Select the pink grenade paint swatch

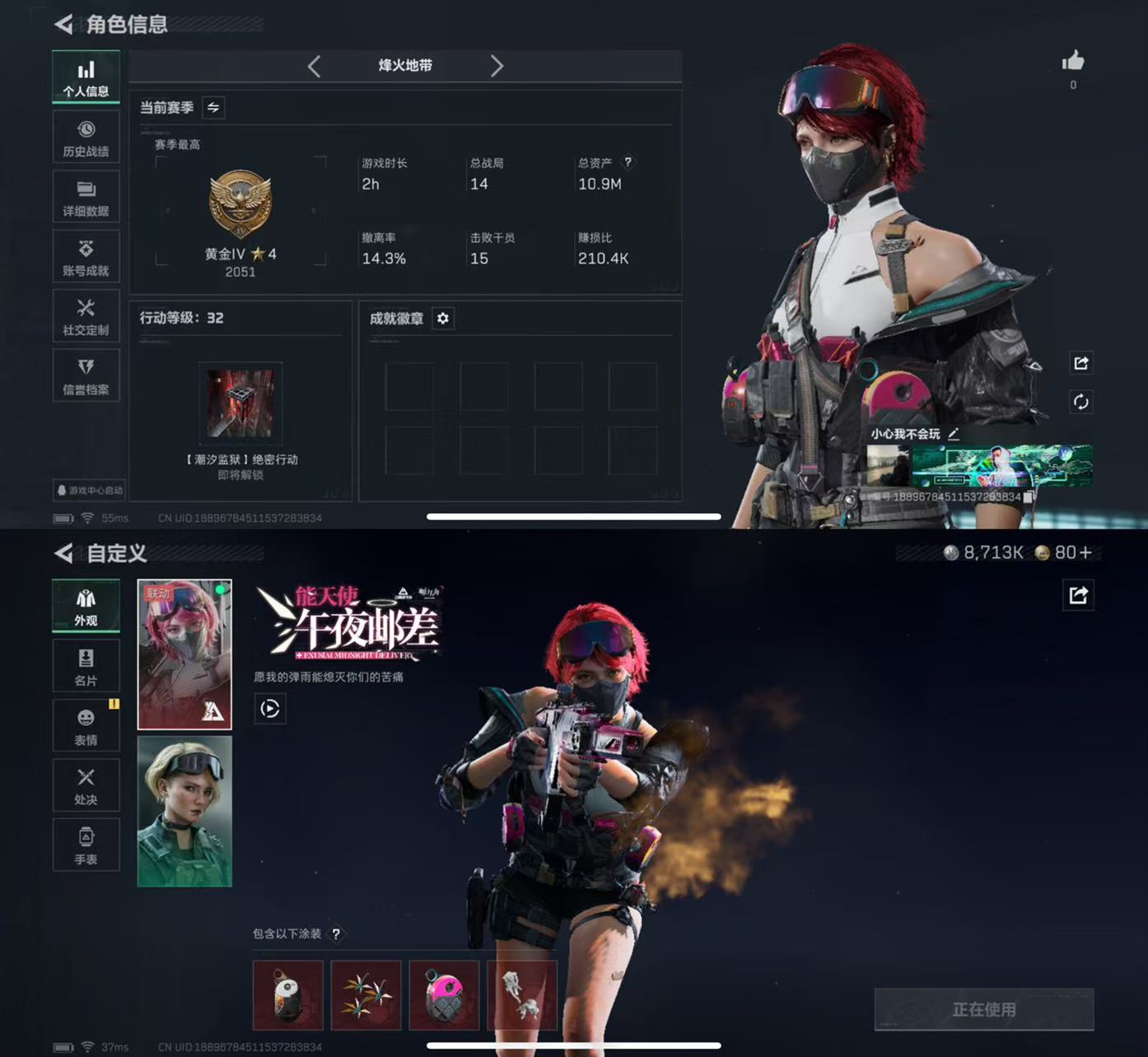[445, 995]
